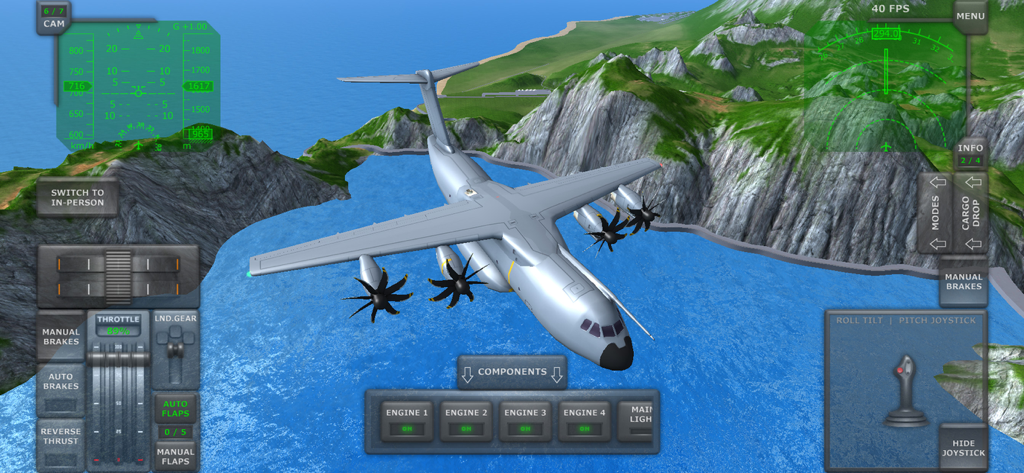Enable Auto Brakes

tap(61, 388)
